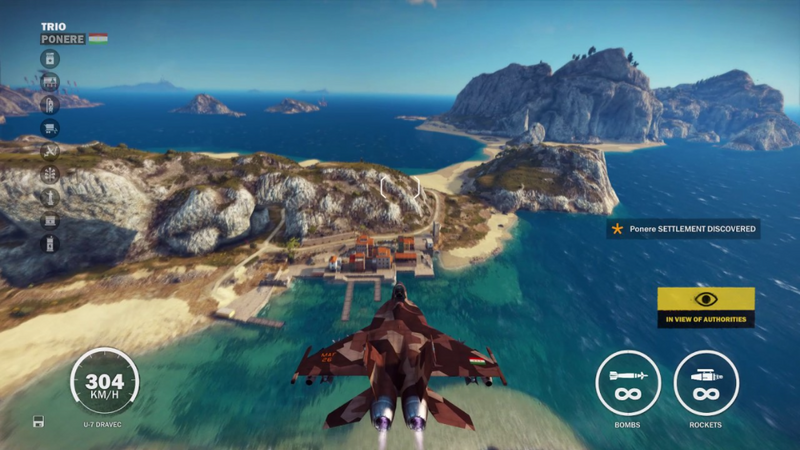This screenshot has height=450, width=800.
Task: Select the Bombs weapon icon
Action: pyautogui.click(x=628, y=383)
